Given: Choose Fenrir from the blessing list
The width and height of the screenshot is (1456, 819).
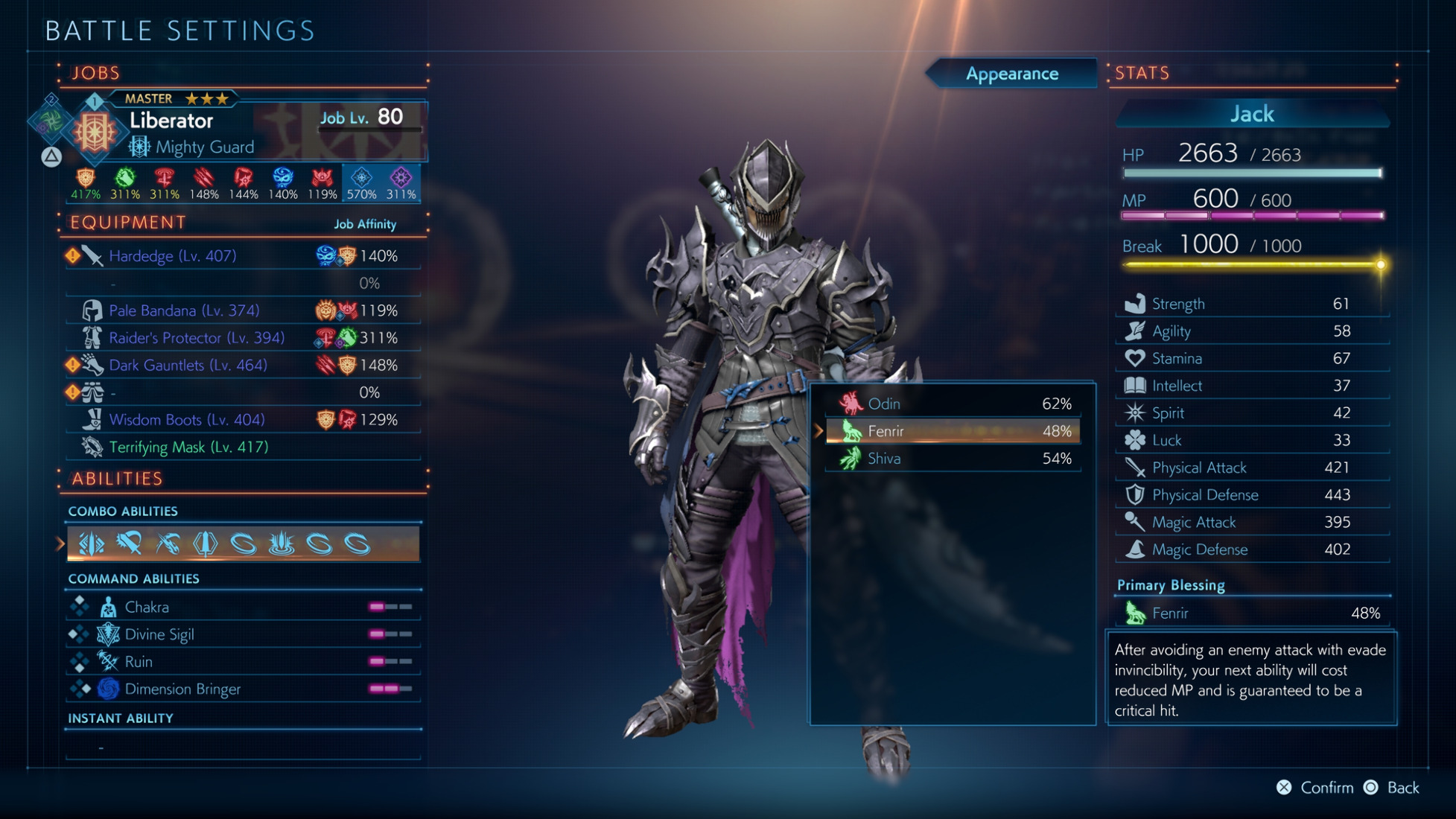Looking at the screenshot, I should point(952,431).
